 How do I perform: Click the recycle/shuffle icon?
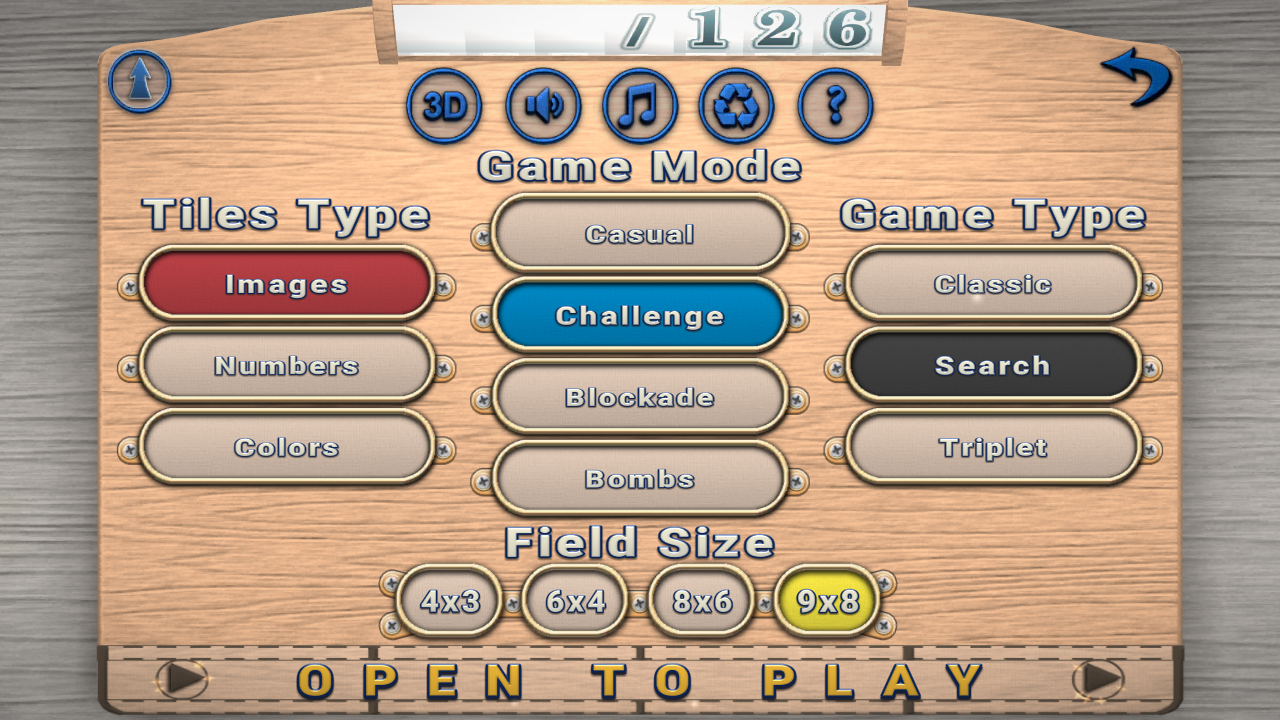(736, 106)
